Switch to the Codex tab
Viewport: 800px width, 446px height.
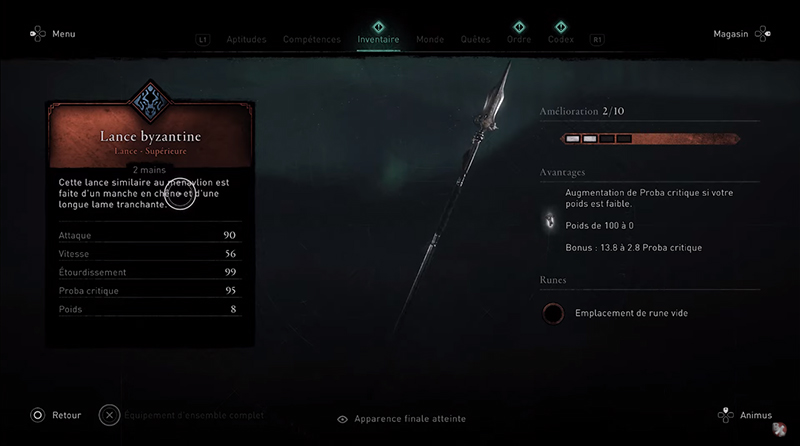(561, 40)
